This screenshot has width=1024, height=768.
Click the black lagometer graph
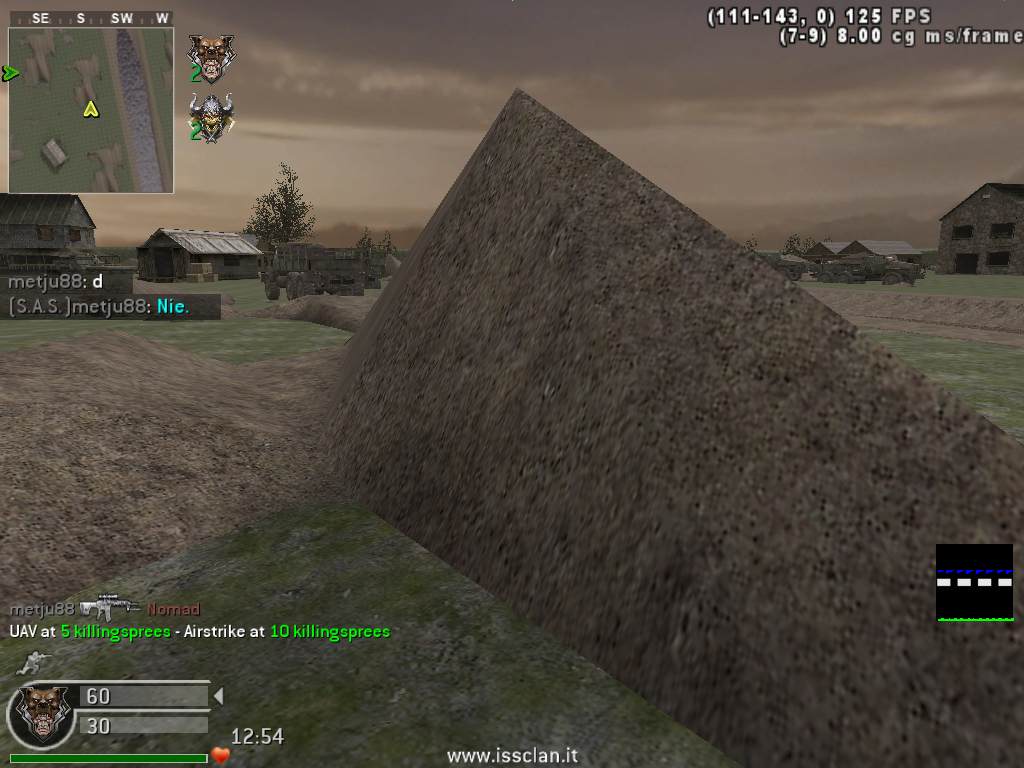(x=974, y=583)
